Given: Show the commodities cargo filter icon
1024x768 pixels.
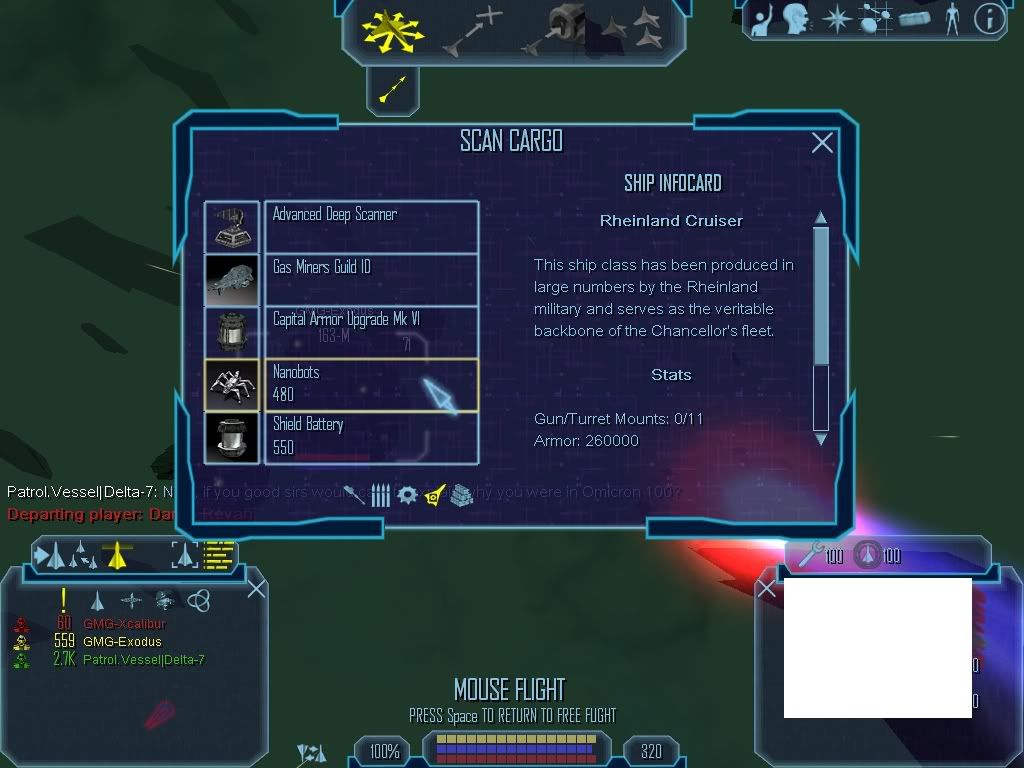Looking at the screenshot, I should coord(459,495).
